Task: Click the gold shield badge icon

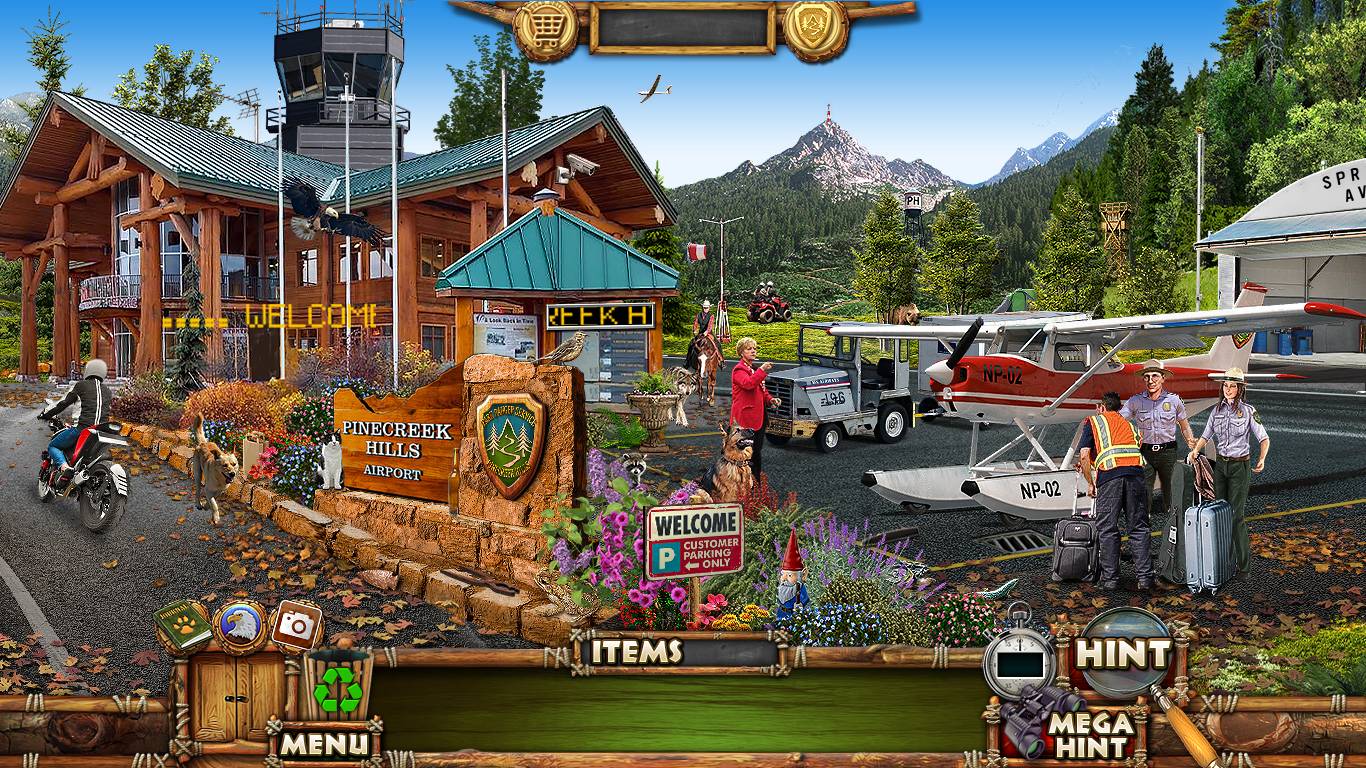Action: coord(815,27)
